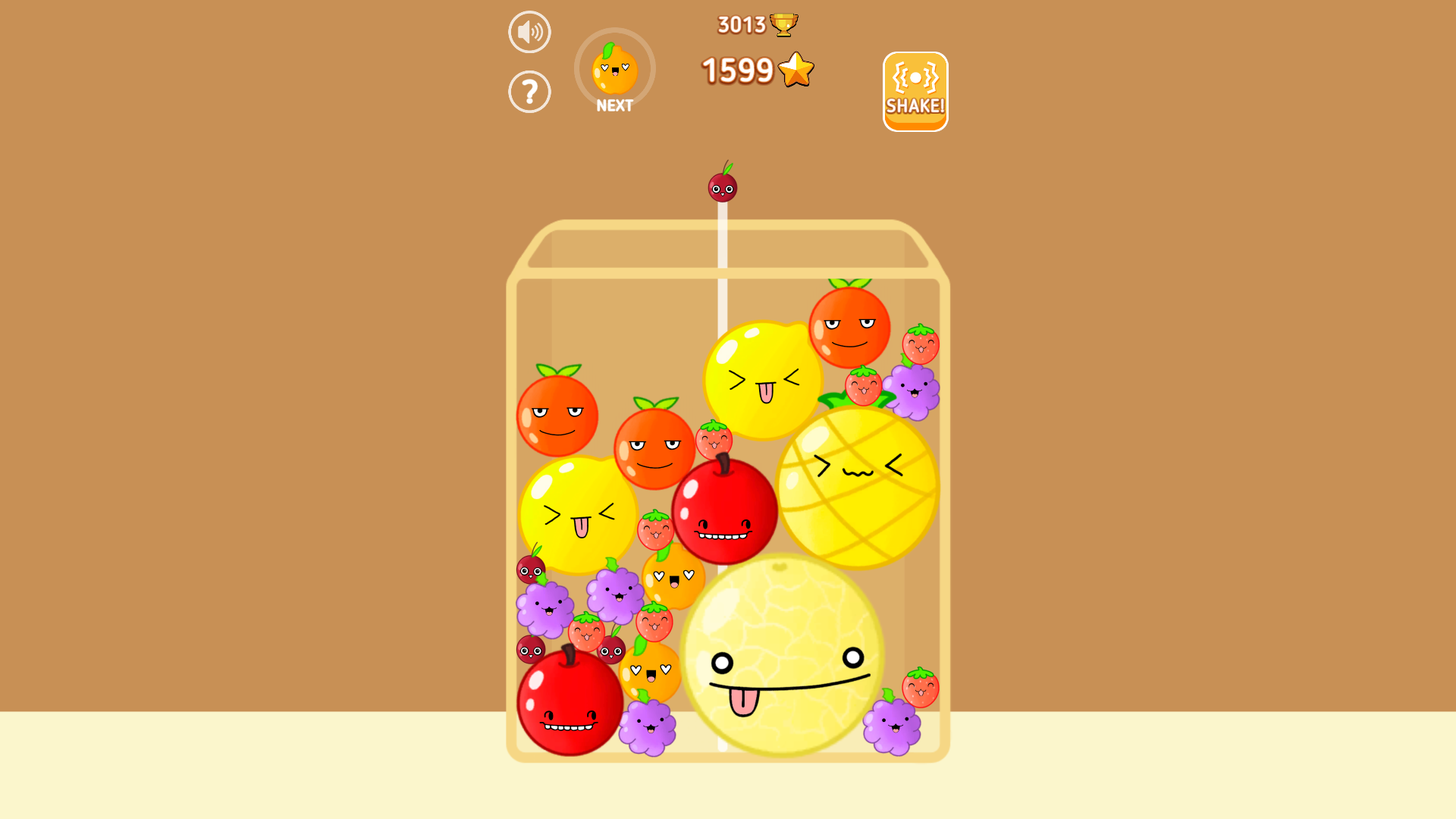Screen dimensions: 1456x819
Task: Click the orange with smug face on the left
Action: pyautogui.click(x=559, y=416)
